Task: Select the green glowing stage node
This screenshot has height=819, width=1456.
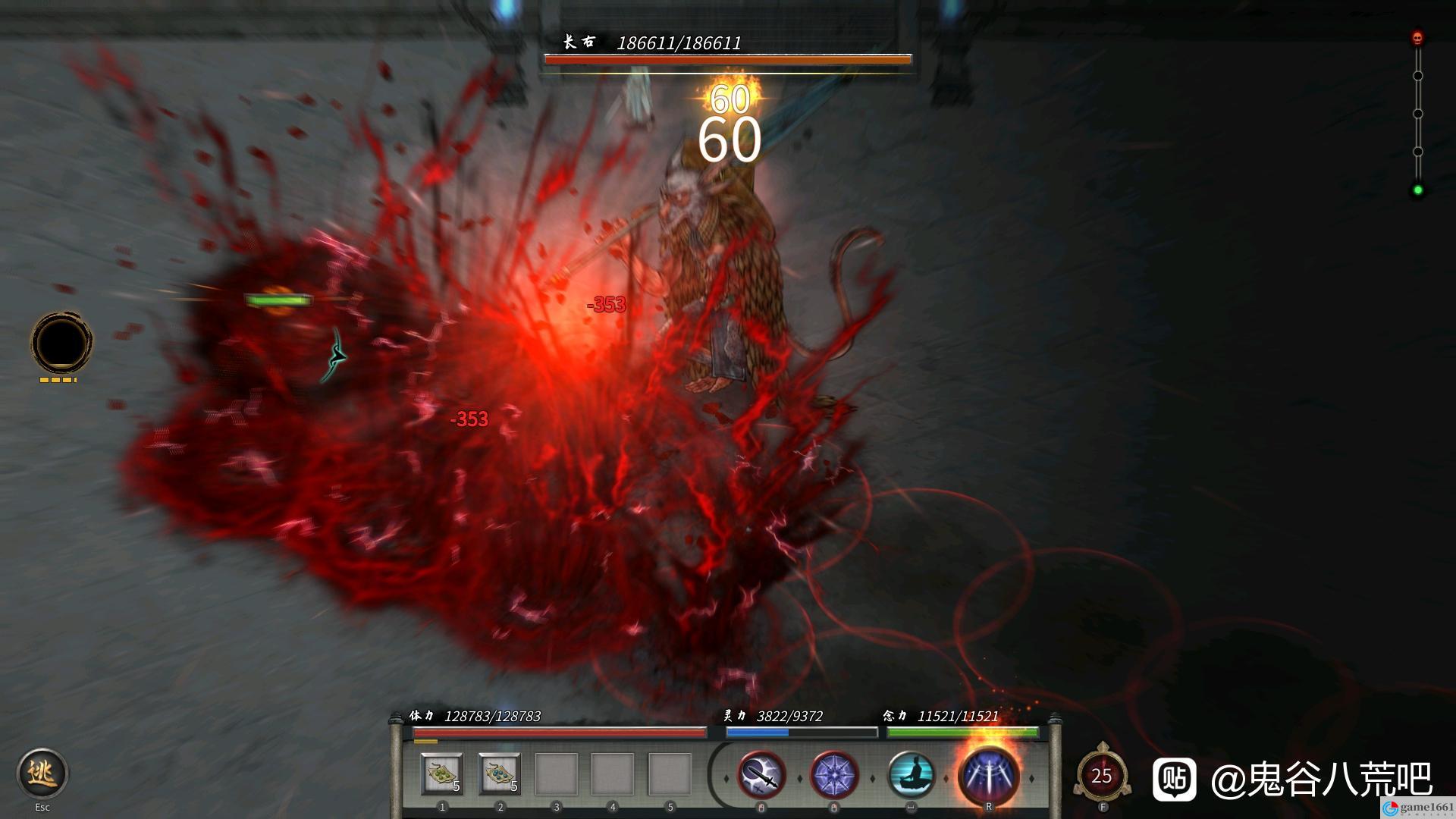Action: tap(1417, 190)
